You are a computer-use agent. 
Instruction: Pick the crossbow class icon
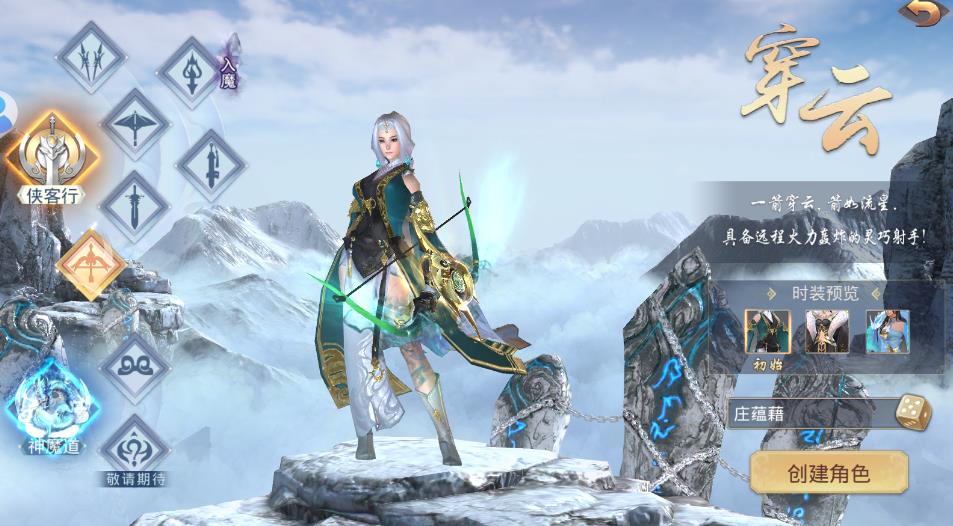[135, 124]
